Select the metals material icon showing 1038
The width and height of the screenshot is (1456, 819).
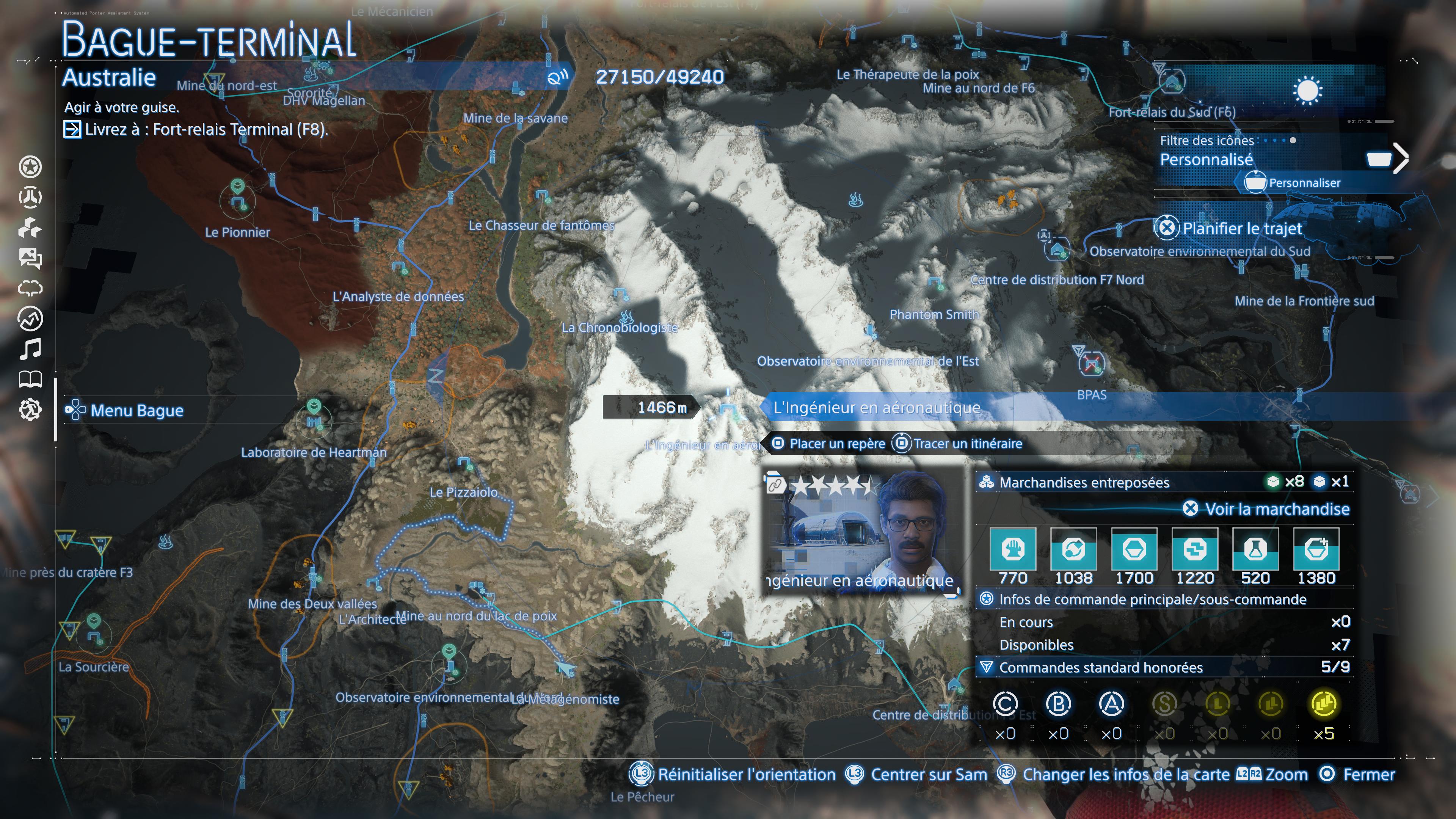1074,551
